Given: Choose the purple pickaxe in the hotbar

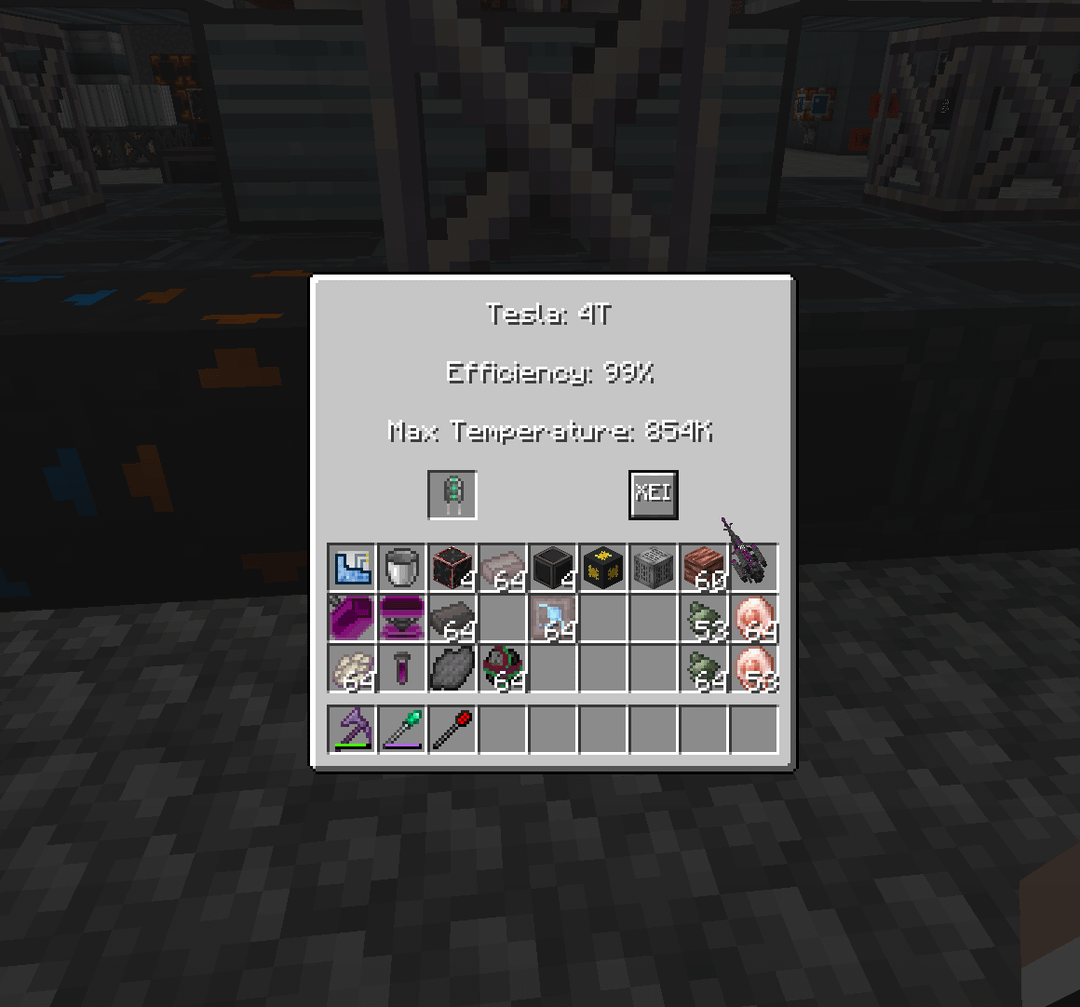Looking at the screenshot, I should point(352,729).
